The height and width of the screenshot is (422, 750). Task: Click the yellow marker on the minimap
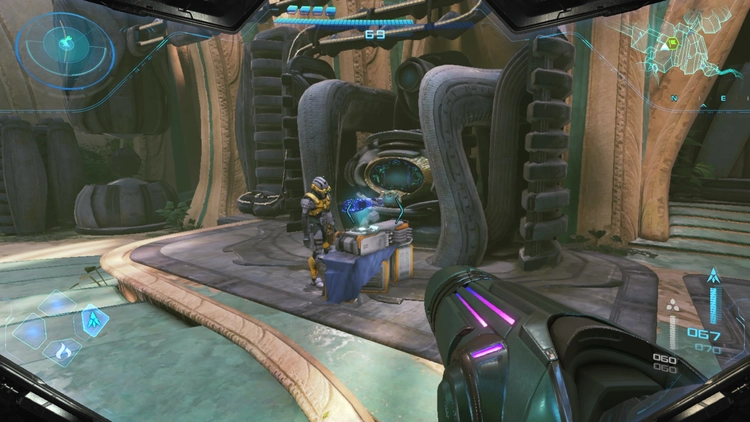point(673,43)
